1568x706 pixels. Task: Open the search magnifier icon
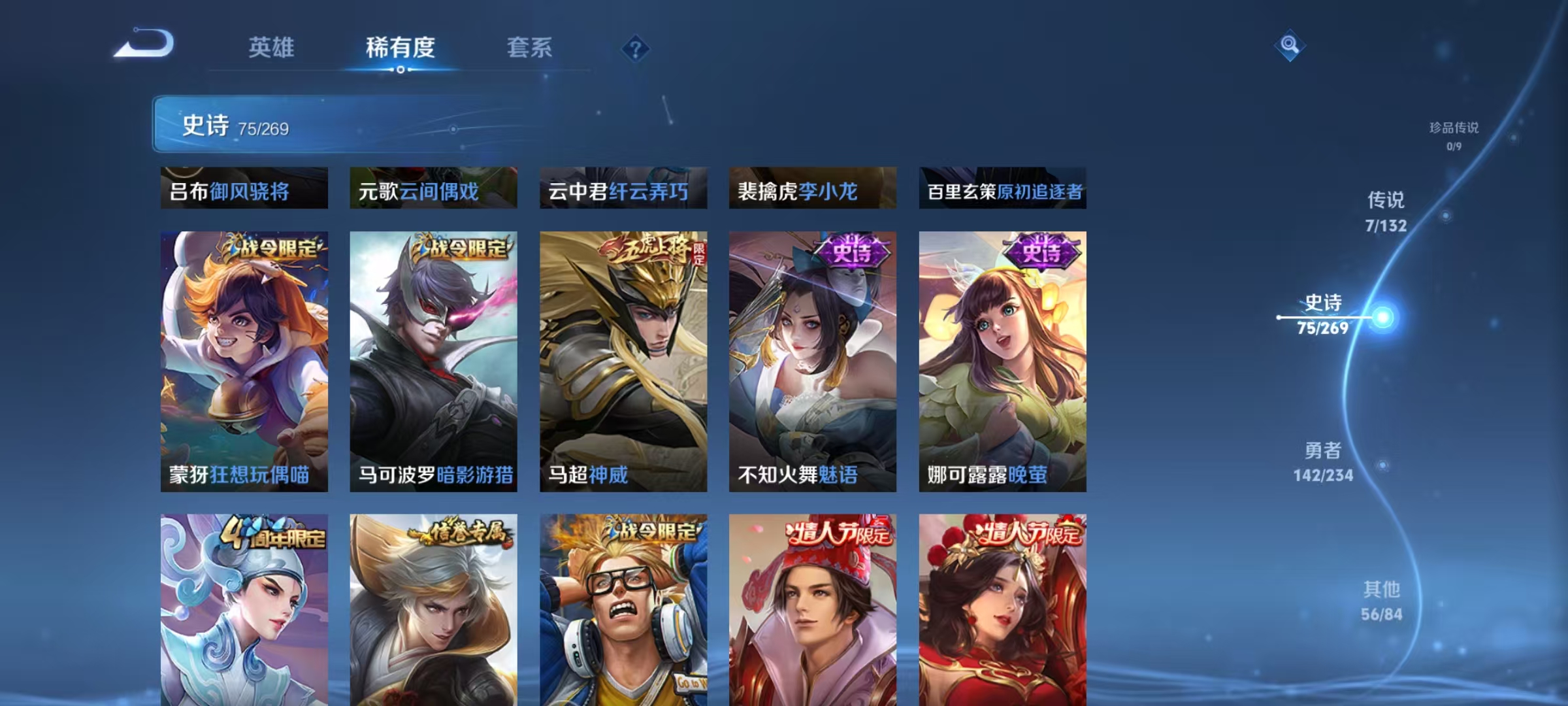[x=1290, y=44]
